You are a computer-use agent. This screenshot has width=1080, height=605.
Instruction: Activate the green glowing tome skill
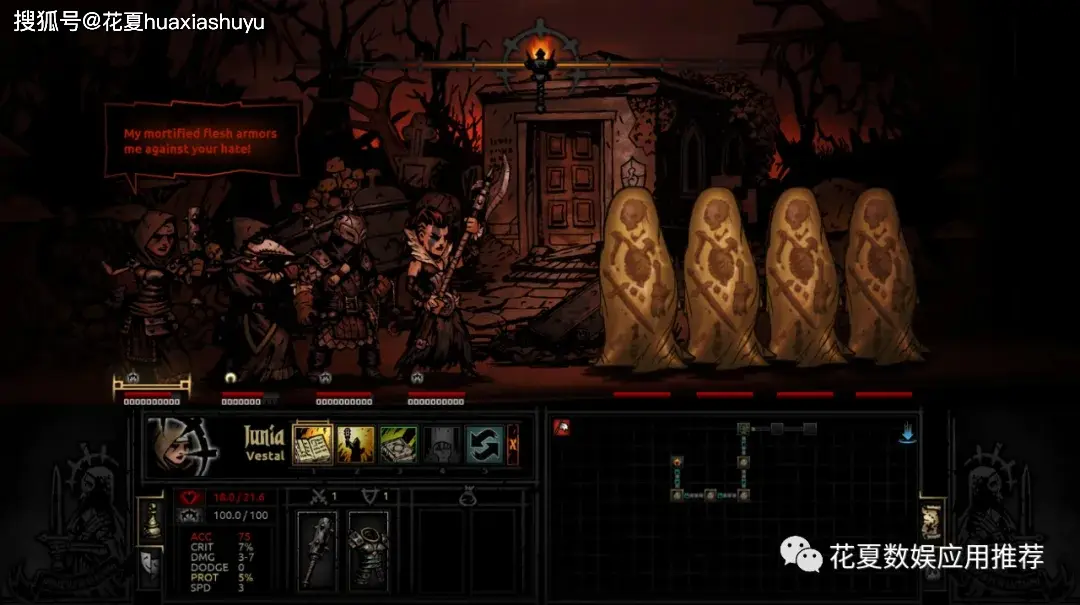click(x=398, y=444)
